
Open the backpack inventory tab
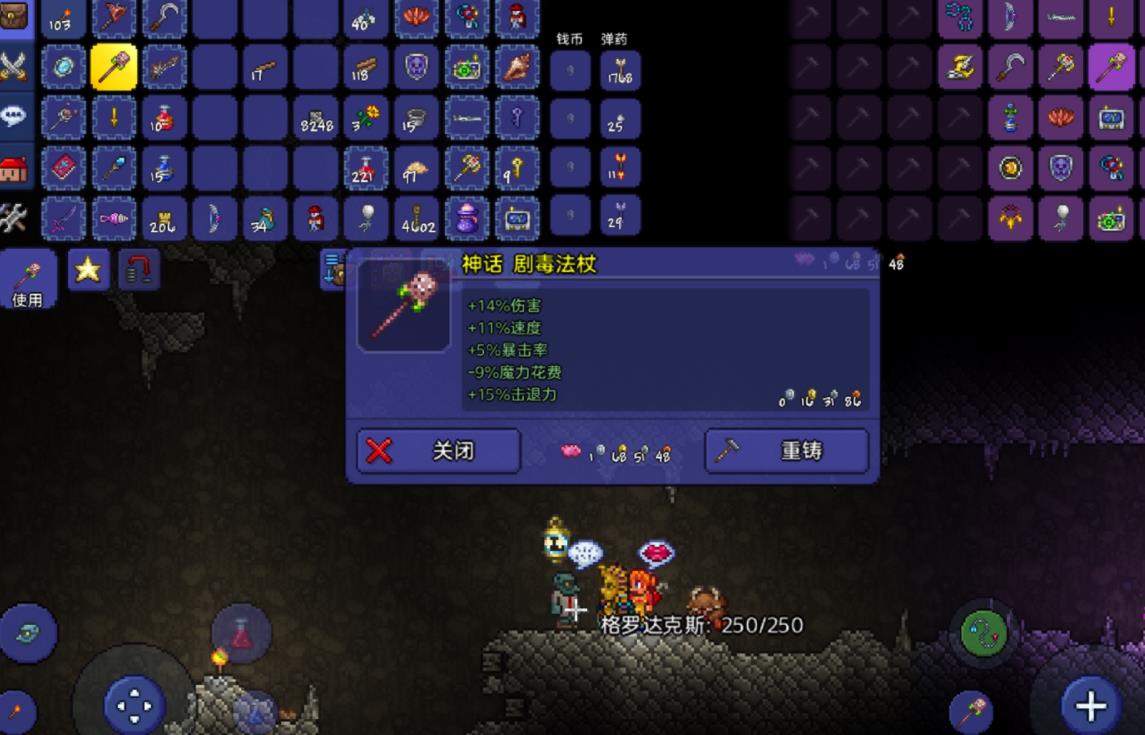[x=15, y=18]
